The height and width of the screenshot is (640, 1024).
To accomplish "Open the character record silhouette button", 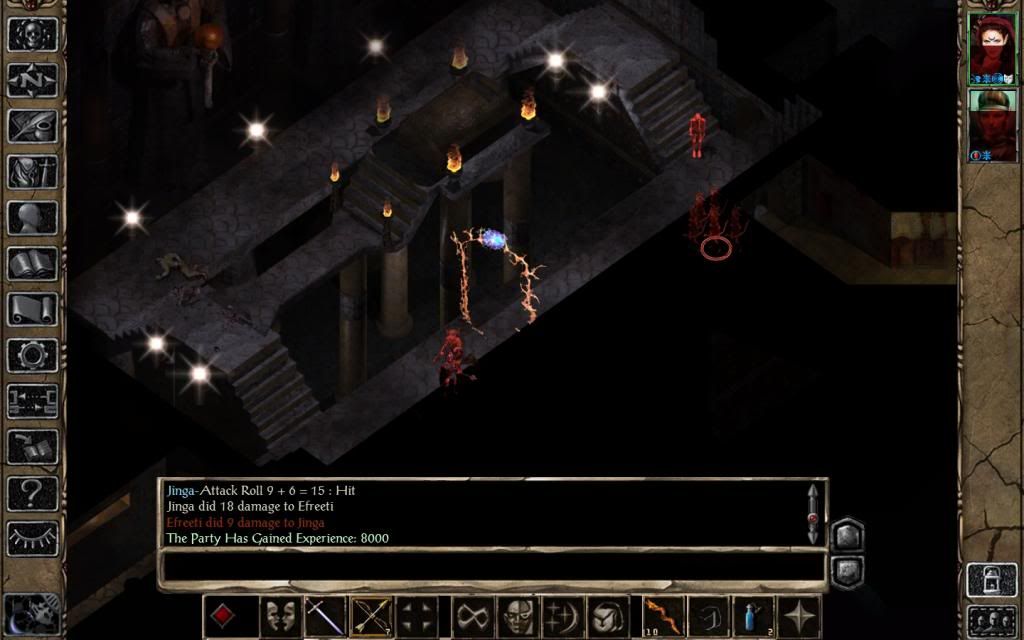I will (x=32, y=217).
